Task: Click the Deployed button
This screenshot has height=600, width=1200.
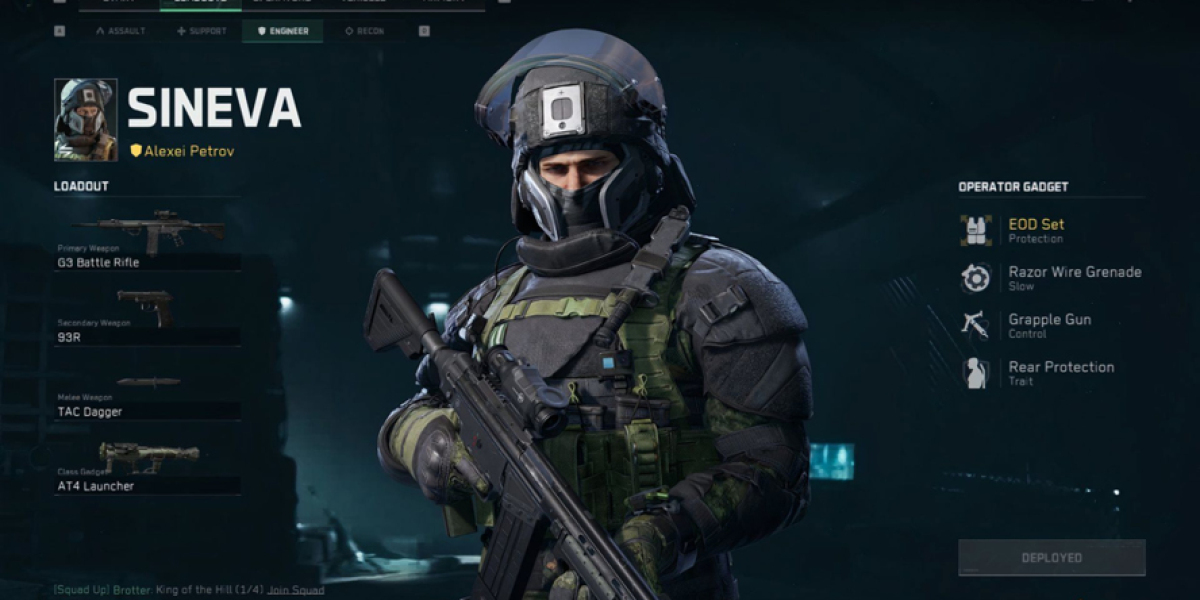Action: tap(1051, 557)
